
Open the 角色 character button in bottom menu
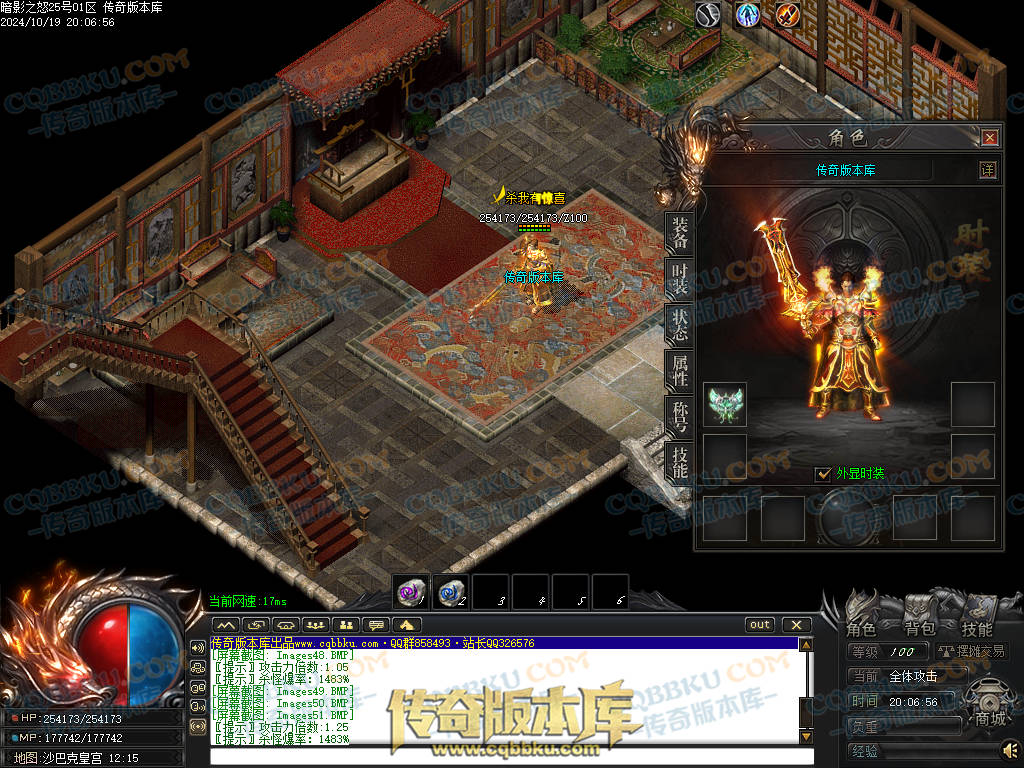click(861, 628)
